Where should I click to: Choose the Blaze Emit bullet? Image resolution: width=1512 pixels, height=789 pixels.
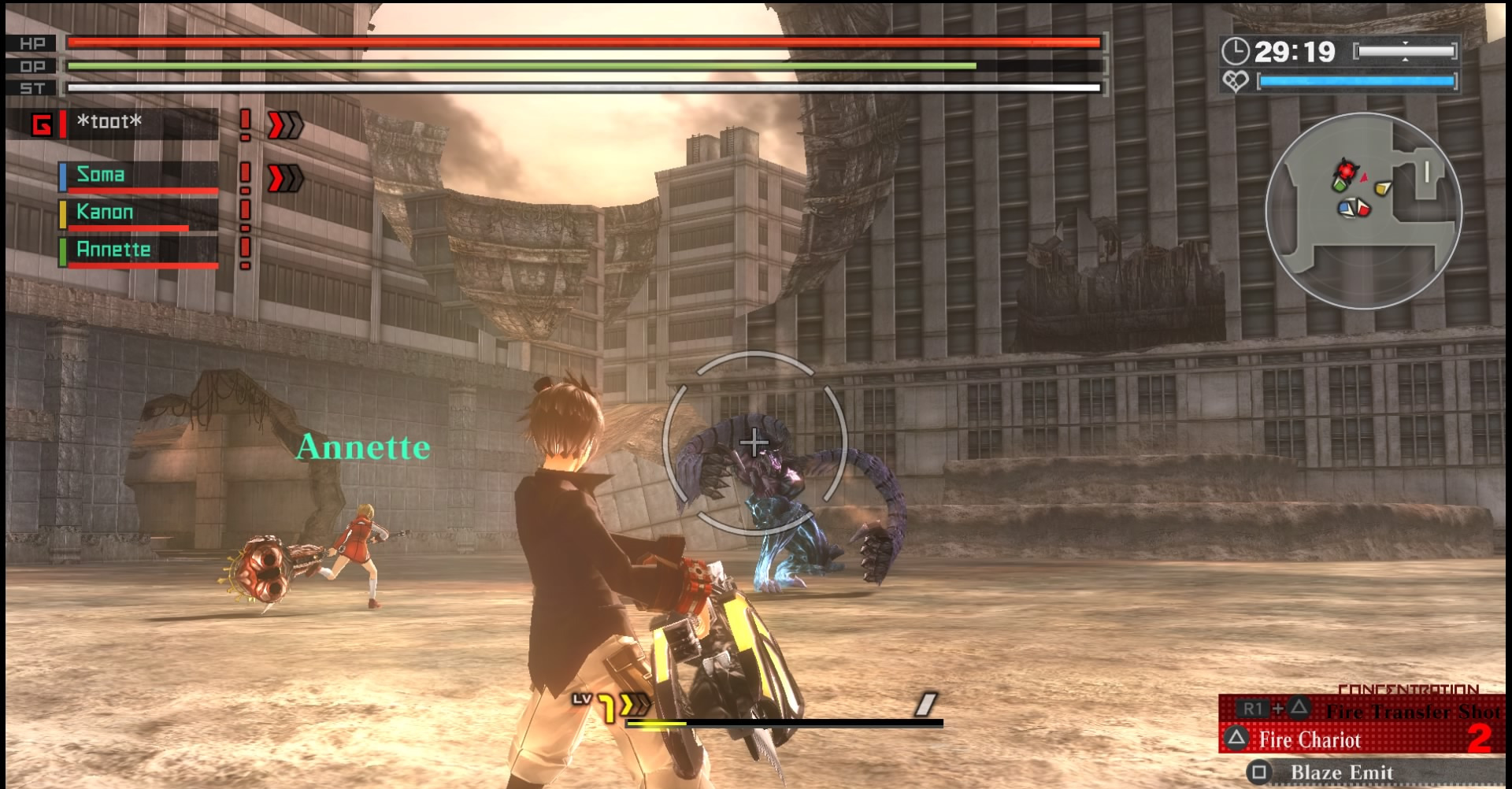1341,772
